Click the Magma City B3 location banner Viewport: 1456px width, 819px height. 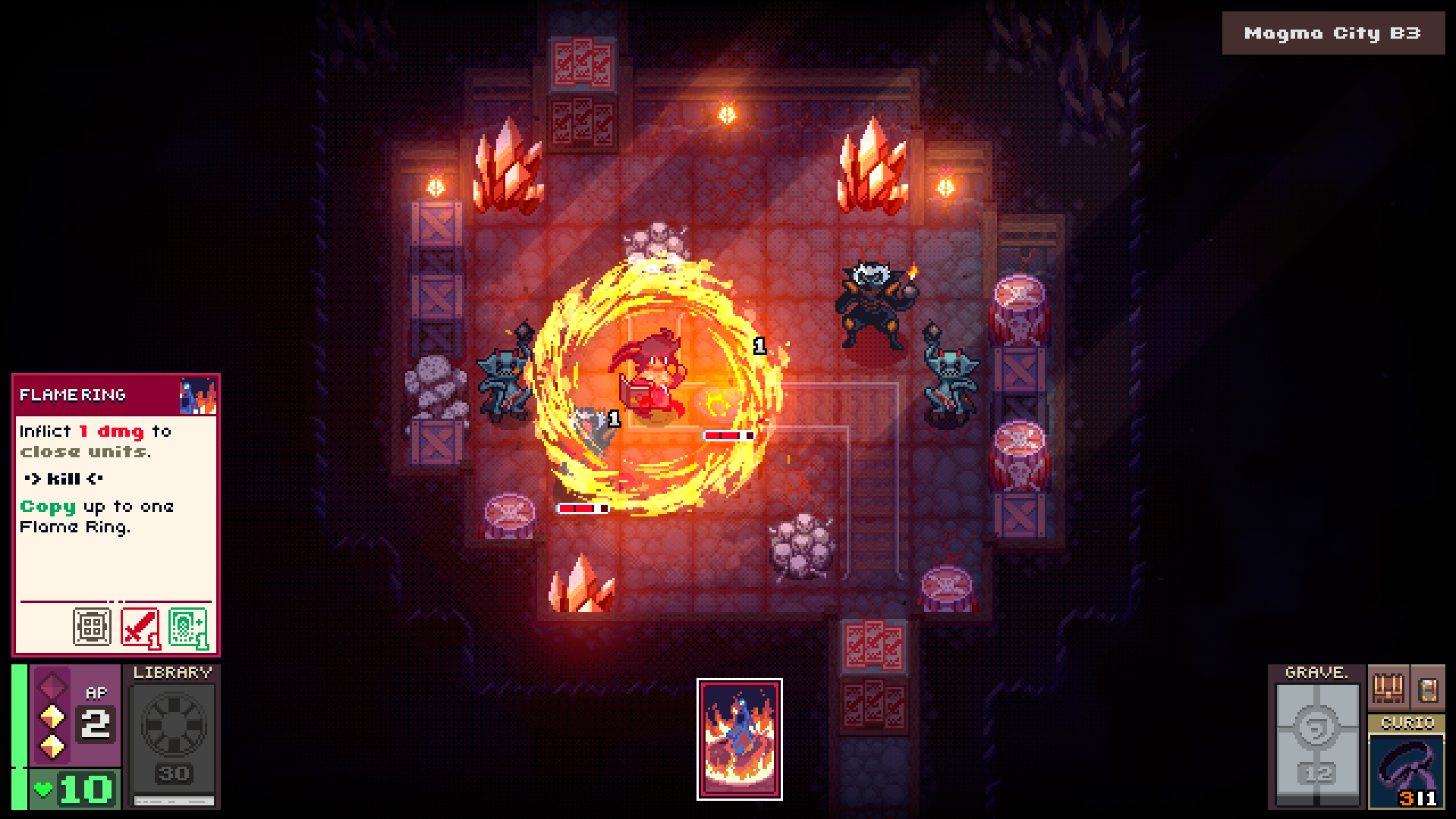(x=1332, y=33)
